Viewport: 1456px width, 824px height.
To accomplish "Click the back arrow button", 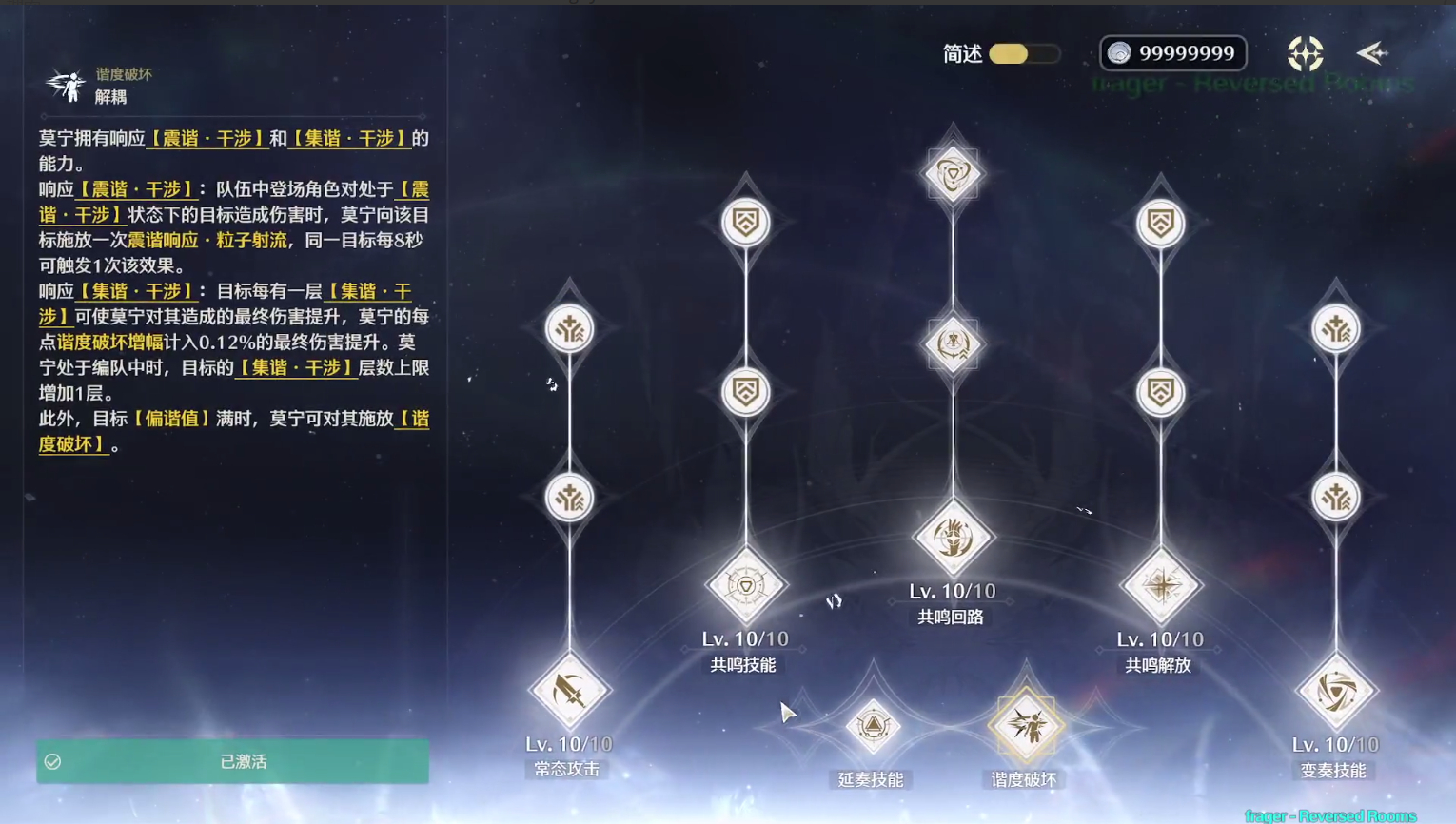I will [1372, 53].
